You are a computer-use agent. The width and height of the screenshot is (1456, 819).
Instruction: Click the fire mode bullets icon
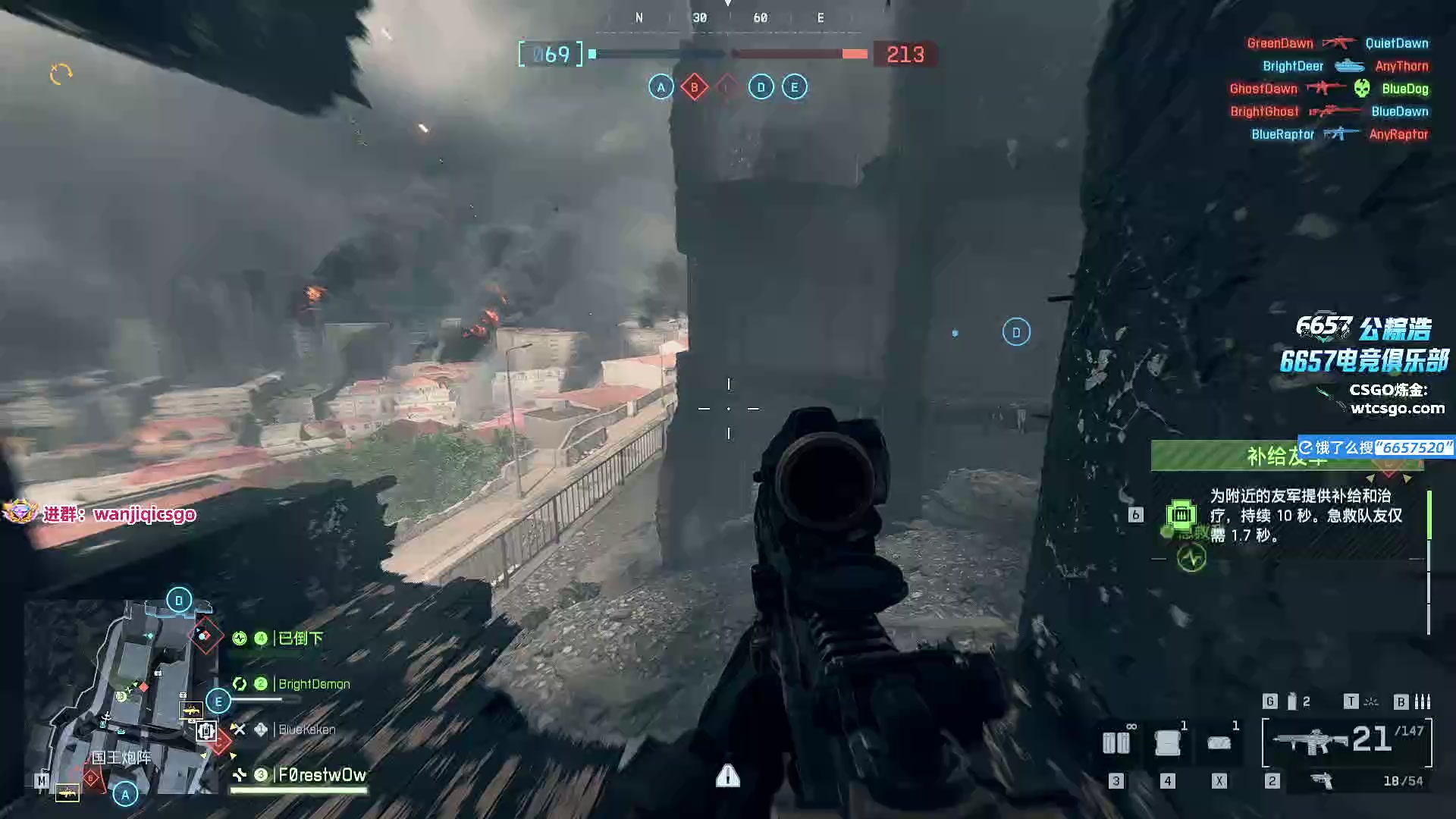click(x=1423, y=701)
